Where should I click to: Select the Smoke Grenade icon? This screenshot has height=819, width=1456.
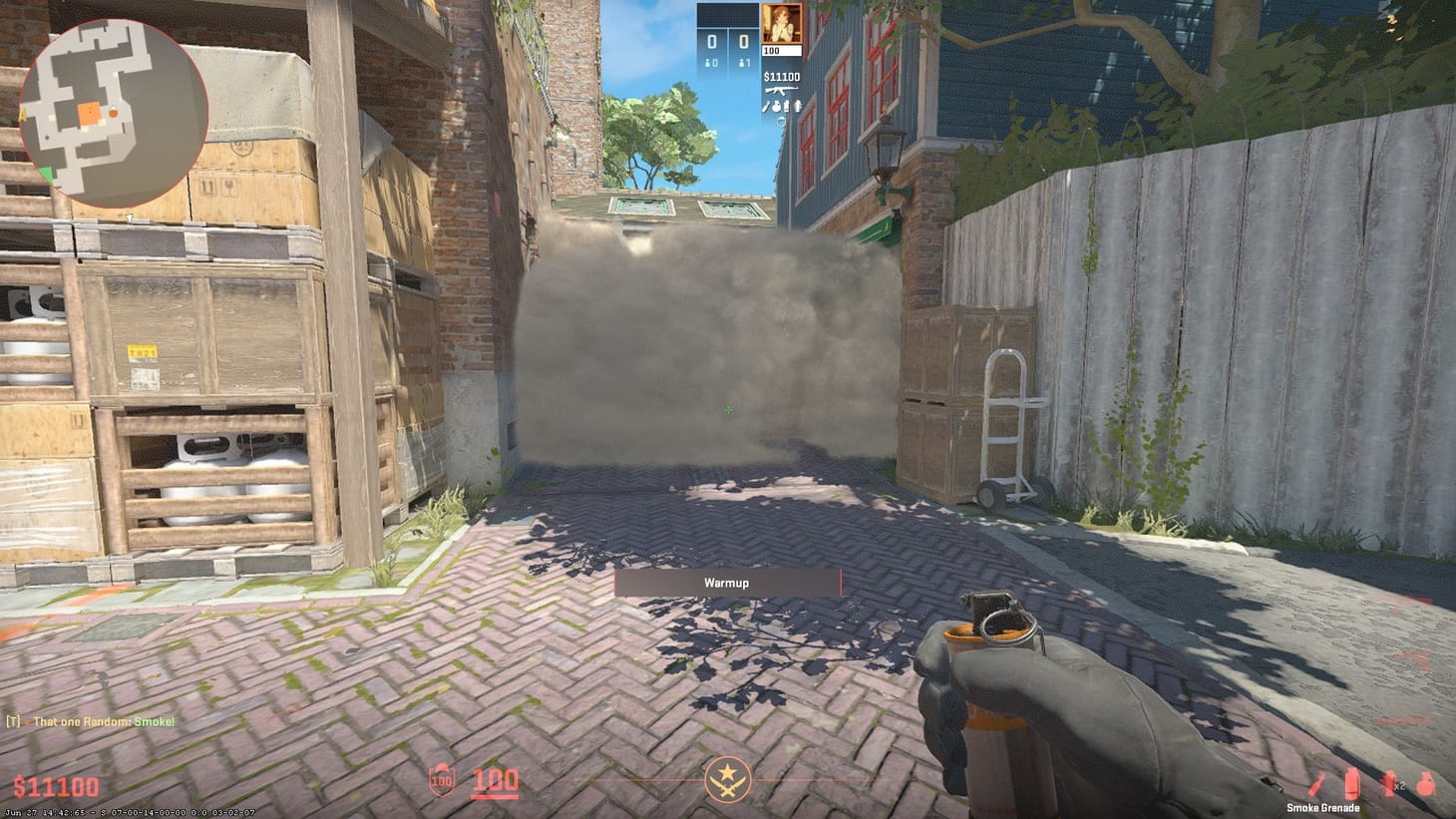point(1351,783)
